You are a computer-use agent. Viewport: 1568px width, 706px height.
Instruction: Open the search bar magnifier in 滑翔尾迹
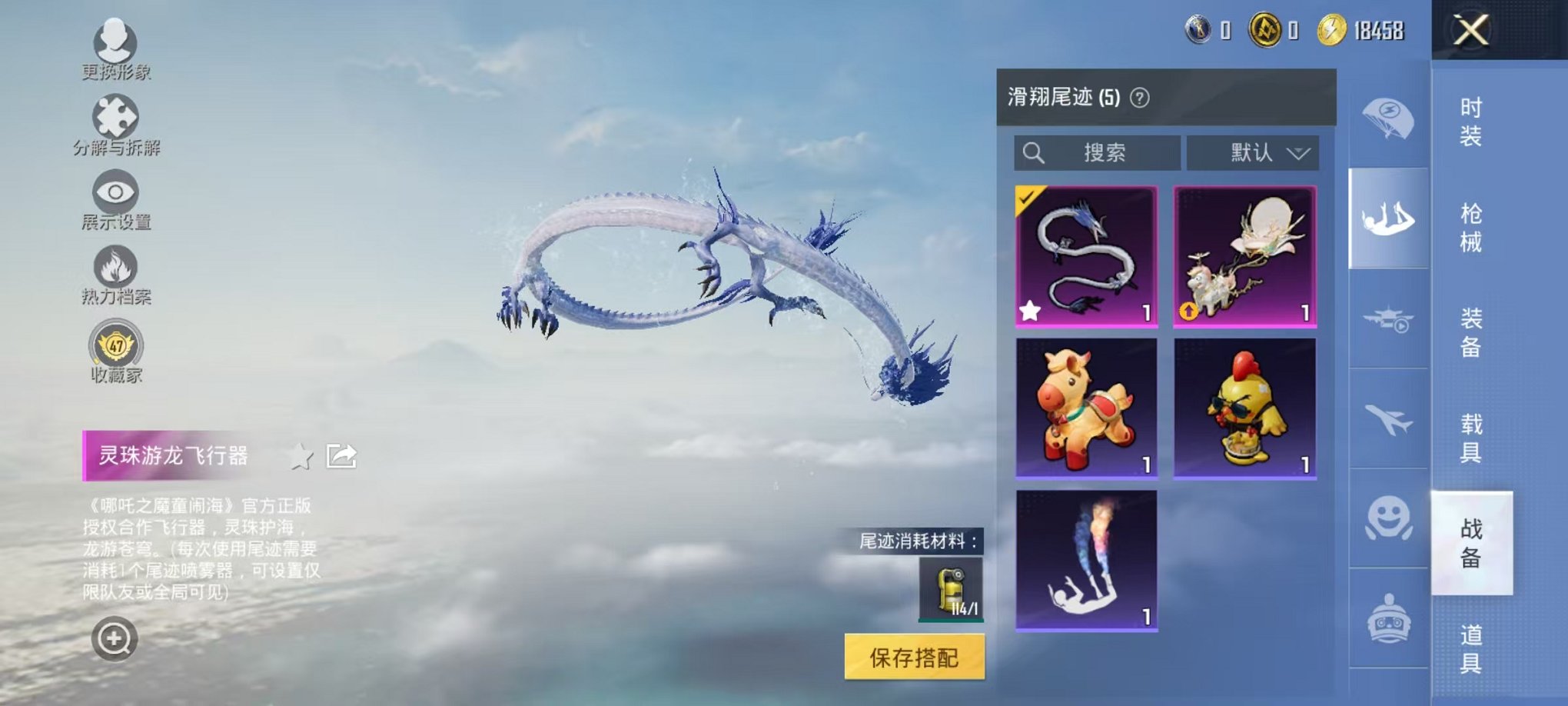coord(1034,152)
